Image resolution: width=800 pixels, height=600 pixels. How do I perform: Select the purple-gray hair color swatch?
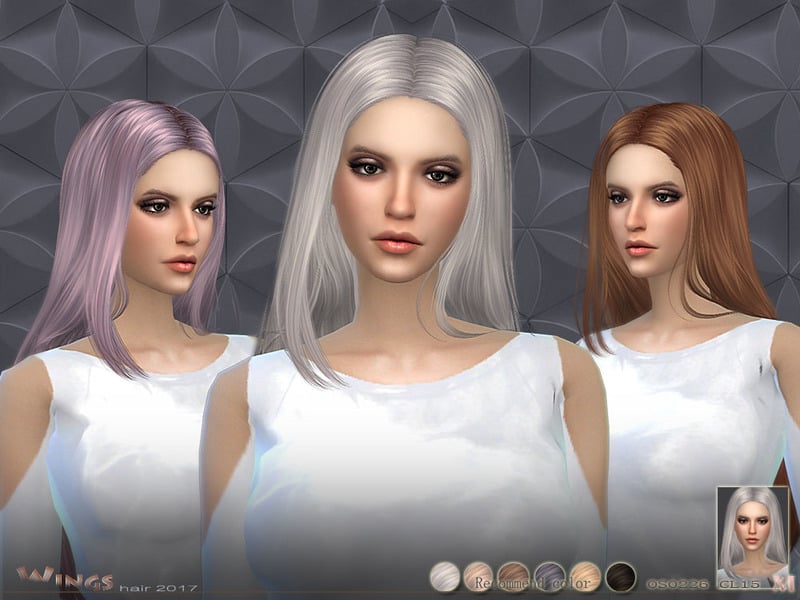coord(549,575)
